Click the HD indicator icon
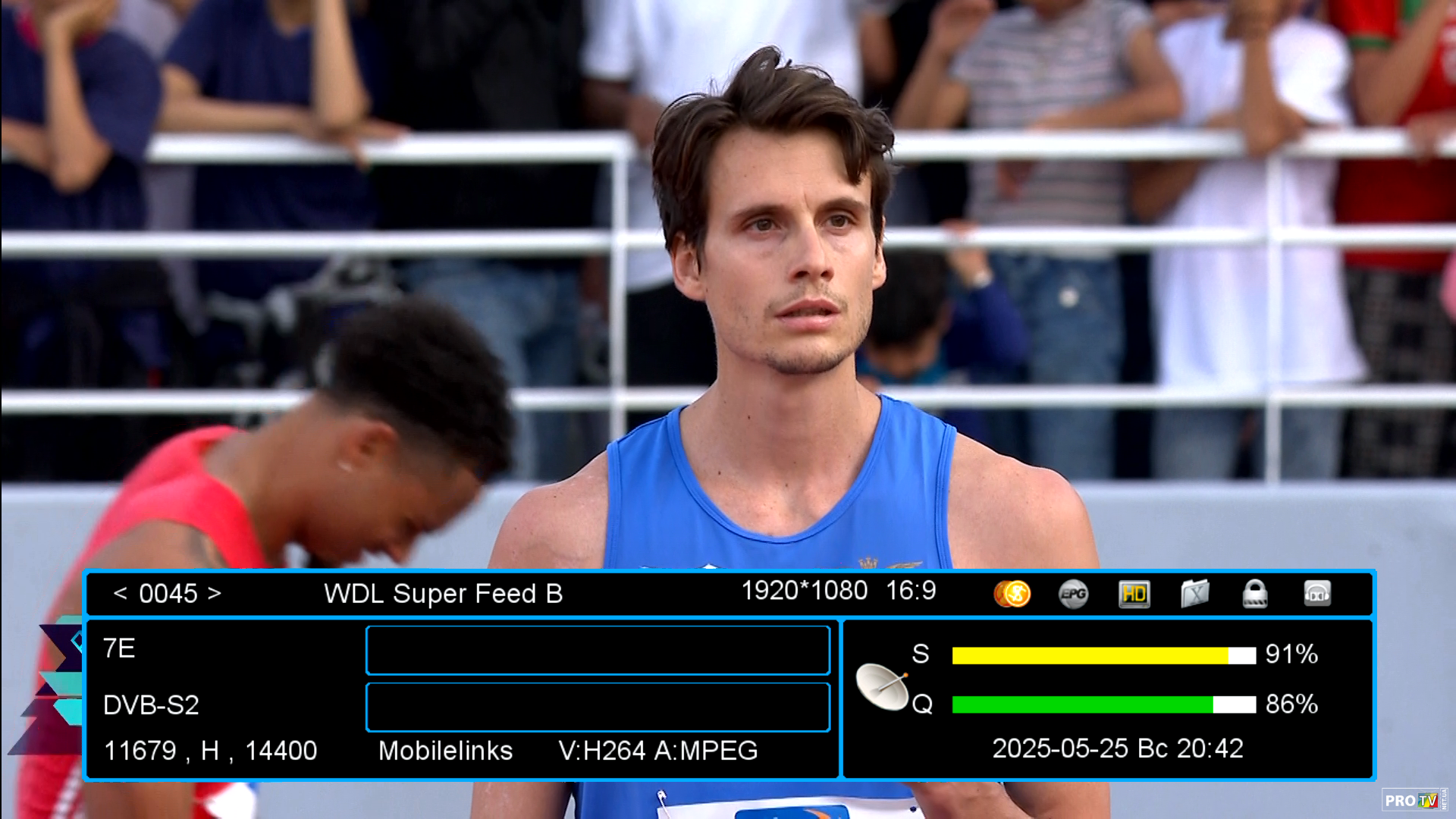The width and height of the screenshot is (1456, 819). (1134, 594)
